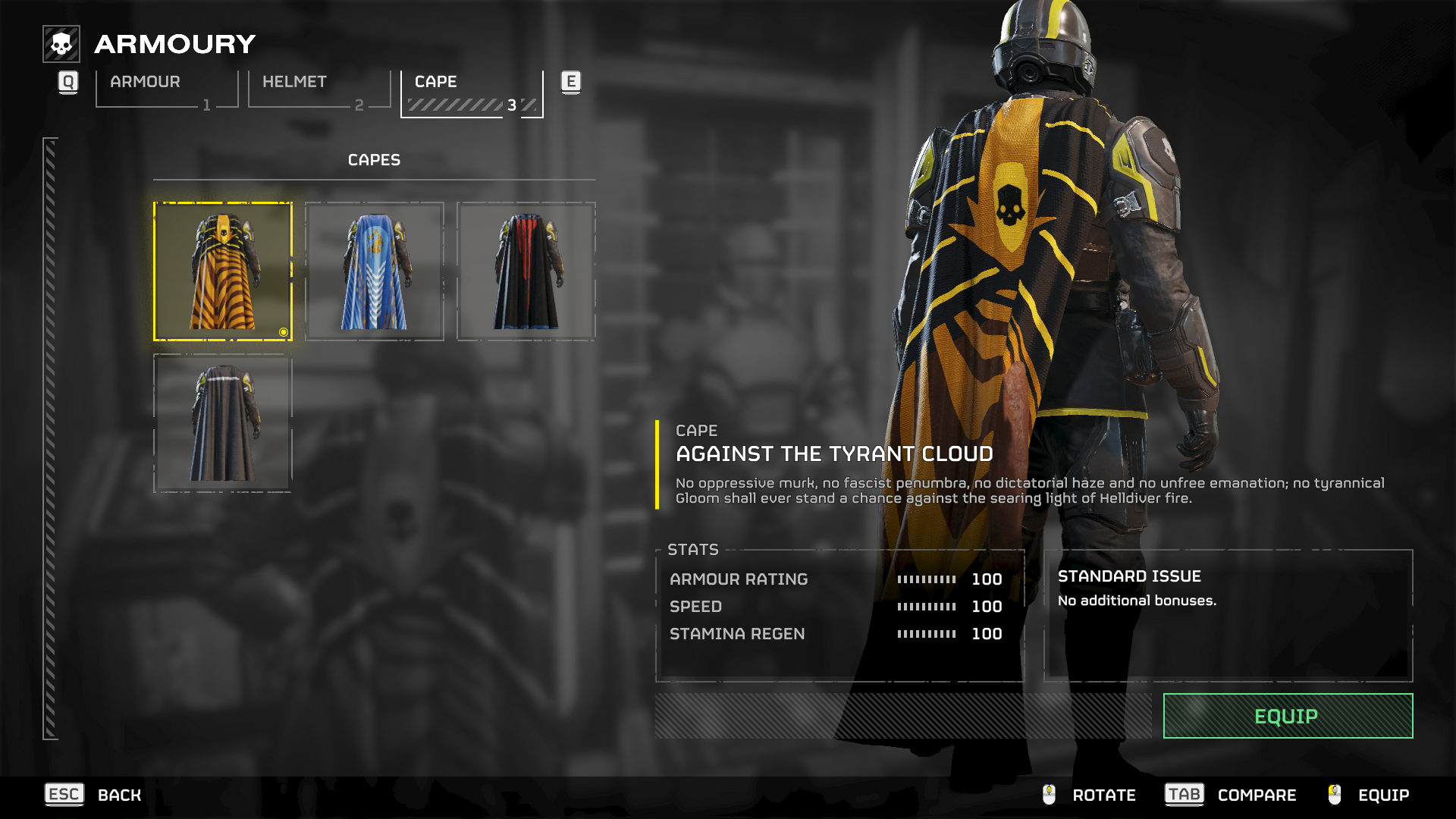Switch to the Armour tab
This screenshot has width=1456, height=819.
coord(166,89)
